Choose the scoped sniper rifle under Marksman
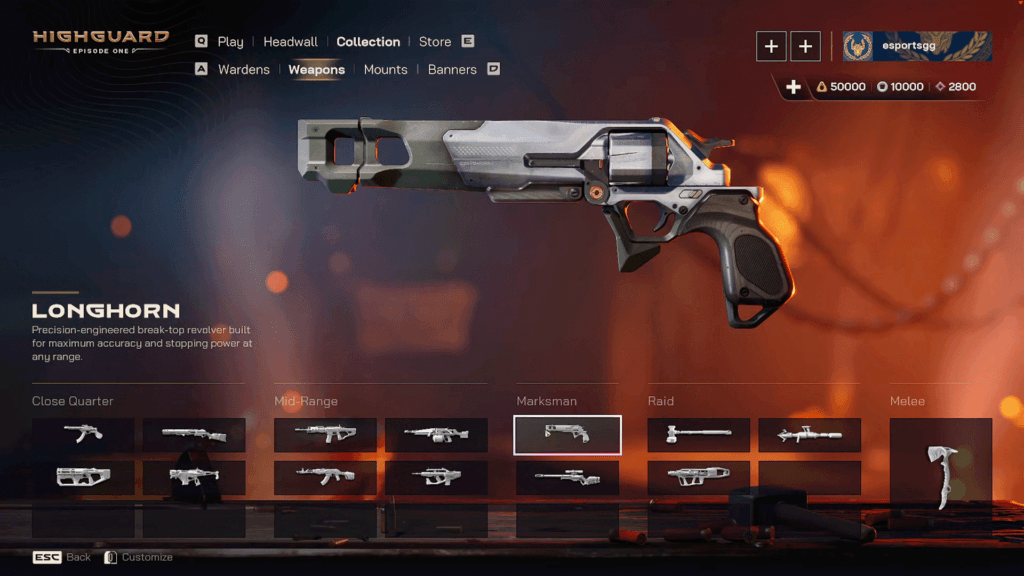1024x576 pixels. click(567, 478)
